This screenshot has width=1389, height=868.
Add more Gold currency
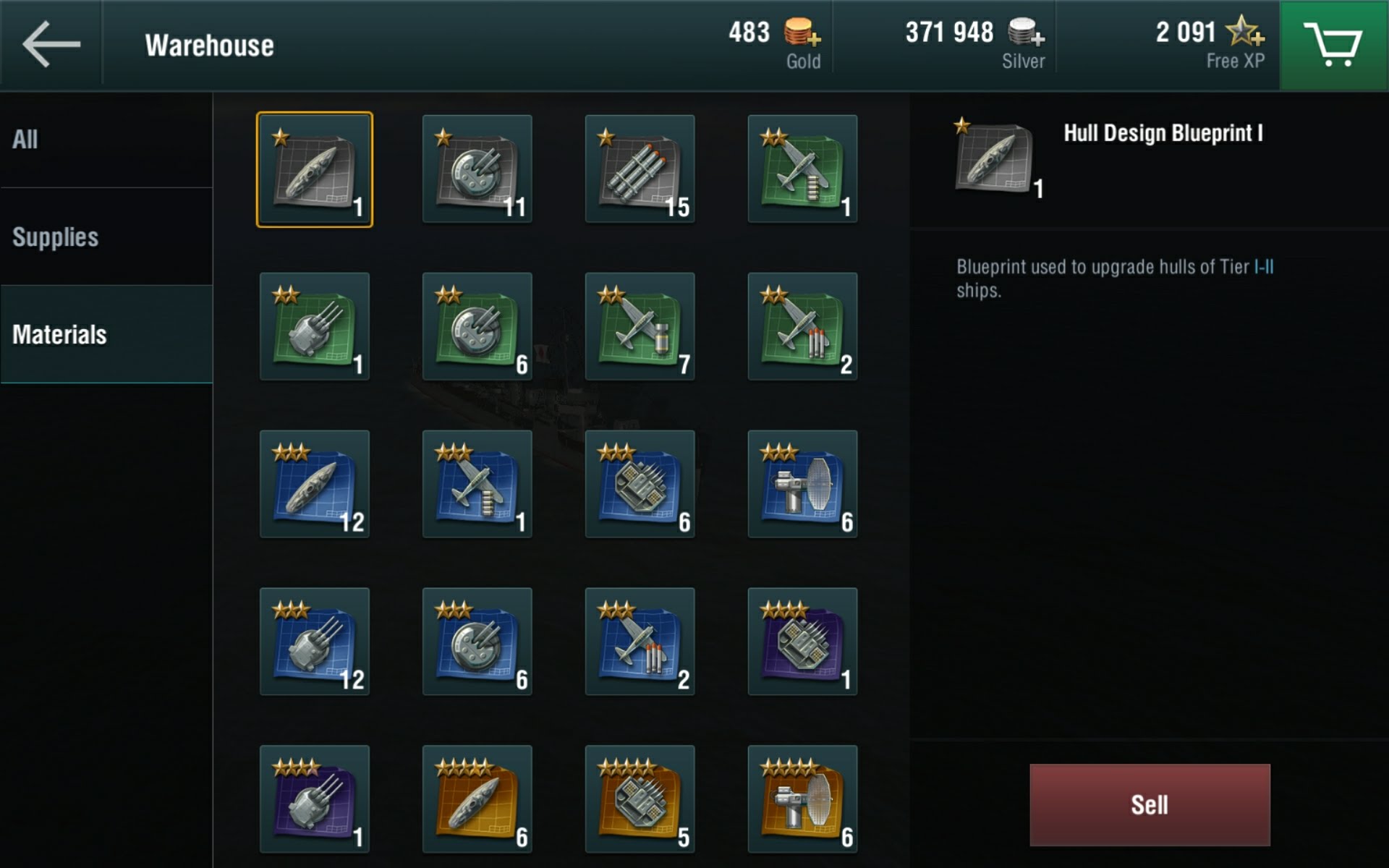click(x=803, y=33)
